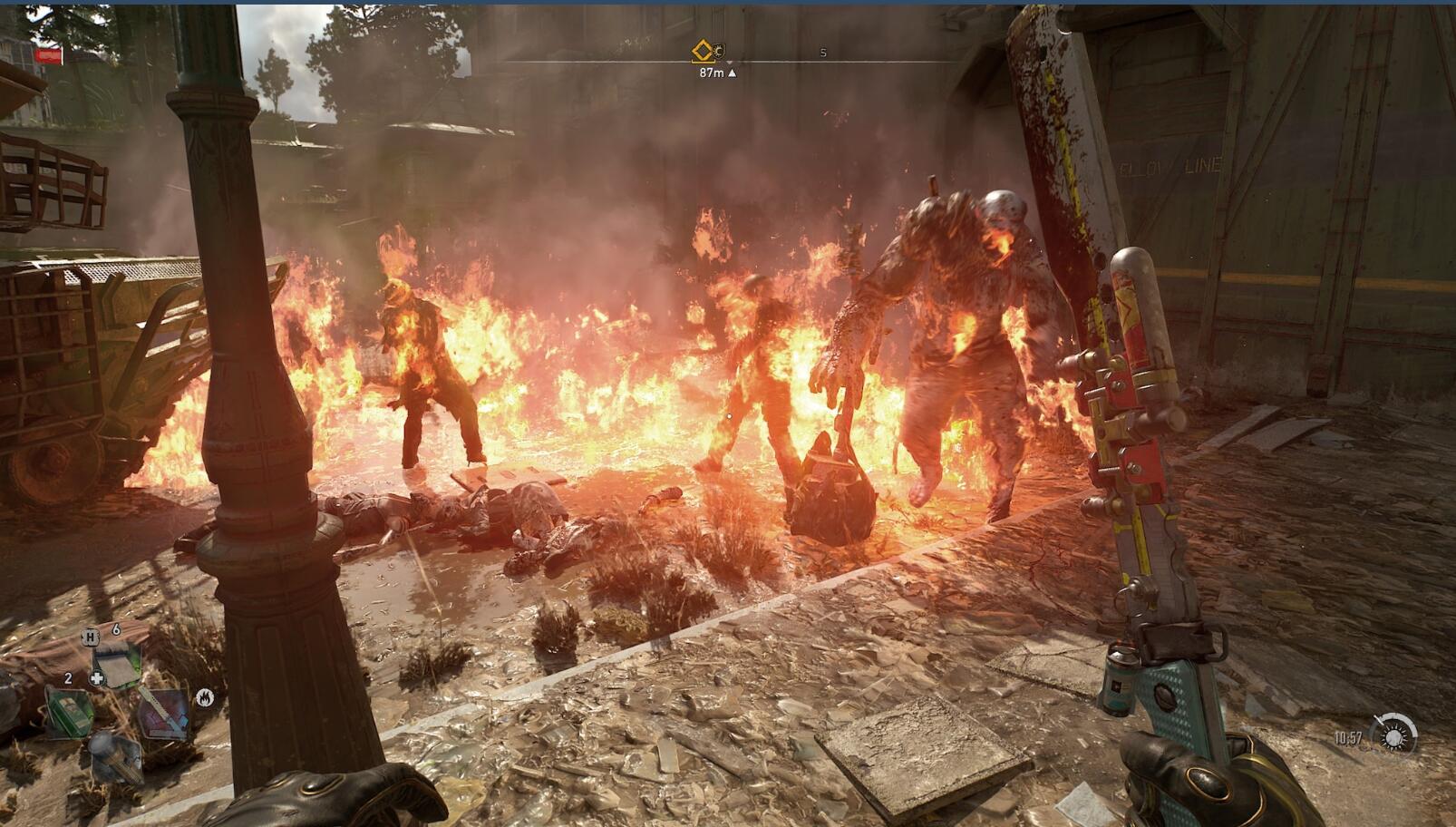Click the sun day-night cycle dial

(x=1393, y=735)
